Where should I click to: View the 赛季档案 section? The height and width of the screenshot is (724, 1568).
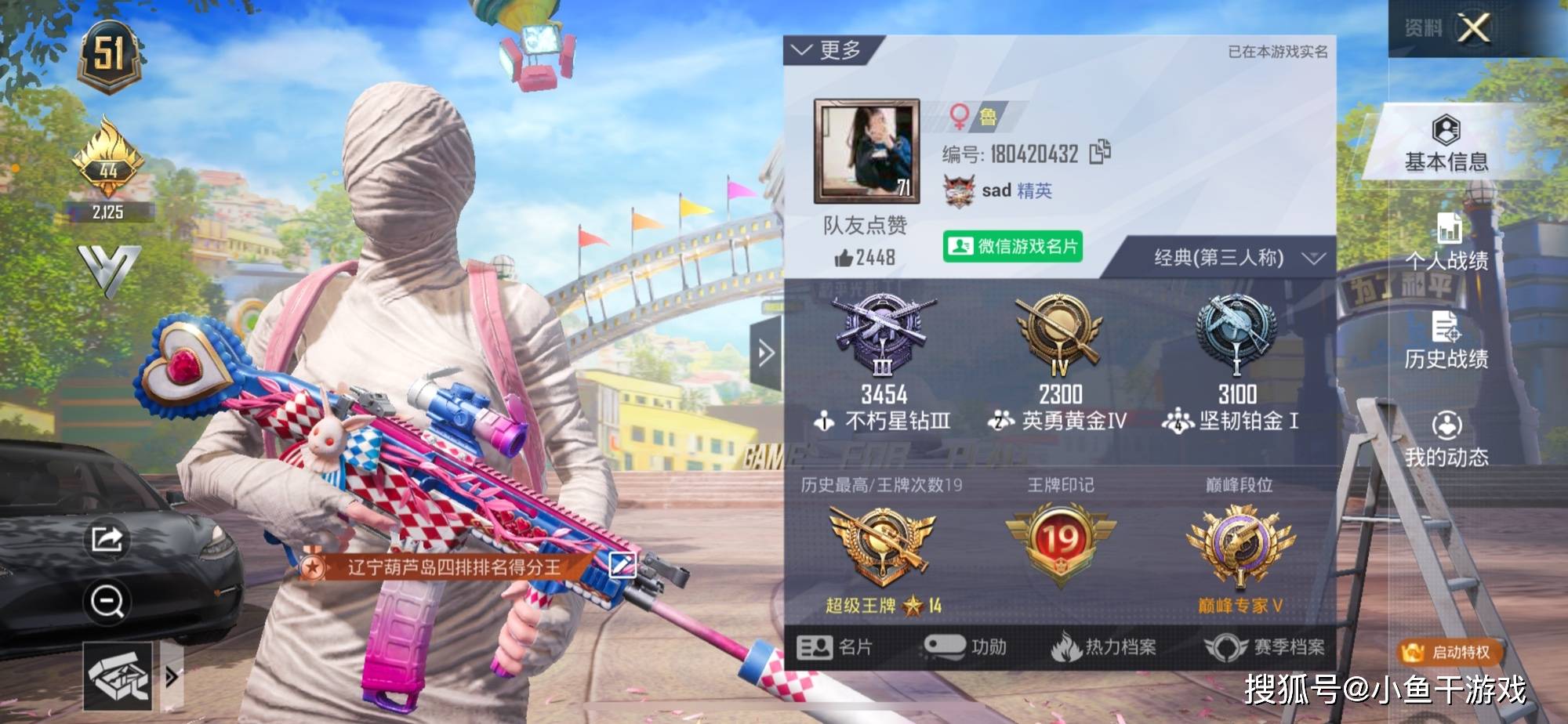1264,647
